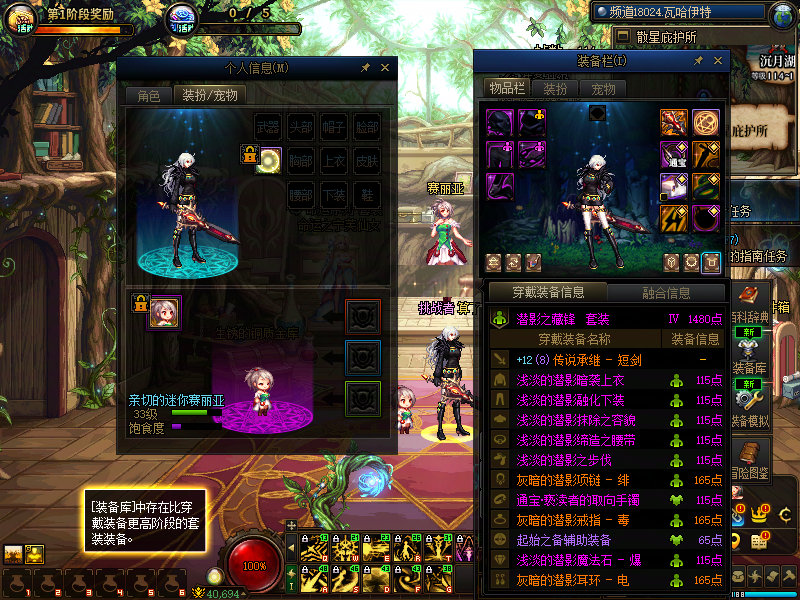
Task: Close the 个人信息 character info window
Action: (x=385, y=68)
